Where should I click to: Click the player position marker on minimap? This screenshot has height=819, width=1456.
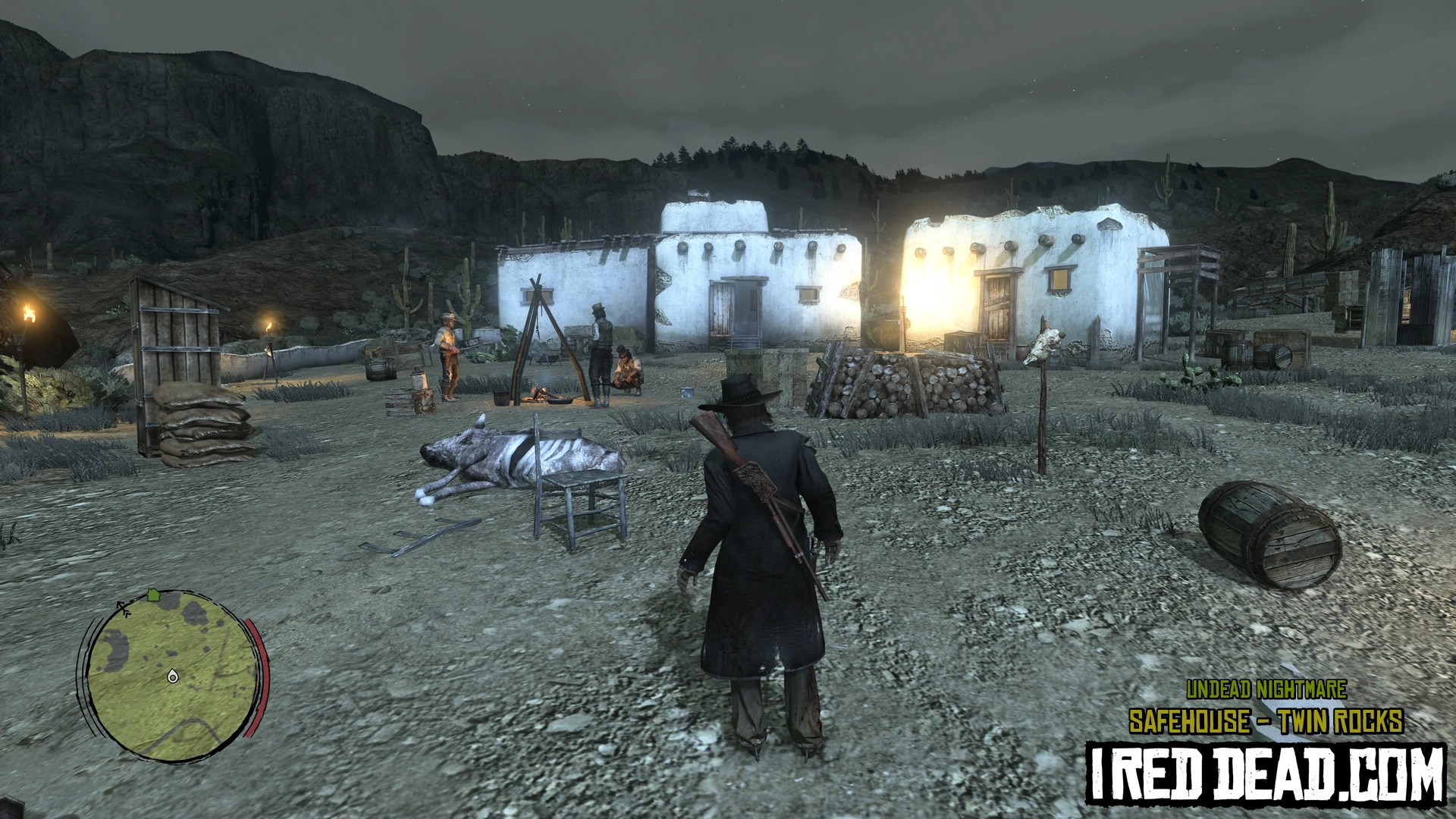coord(172,675)
